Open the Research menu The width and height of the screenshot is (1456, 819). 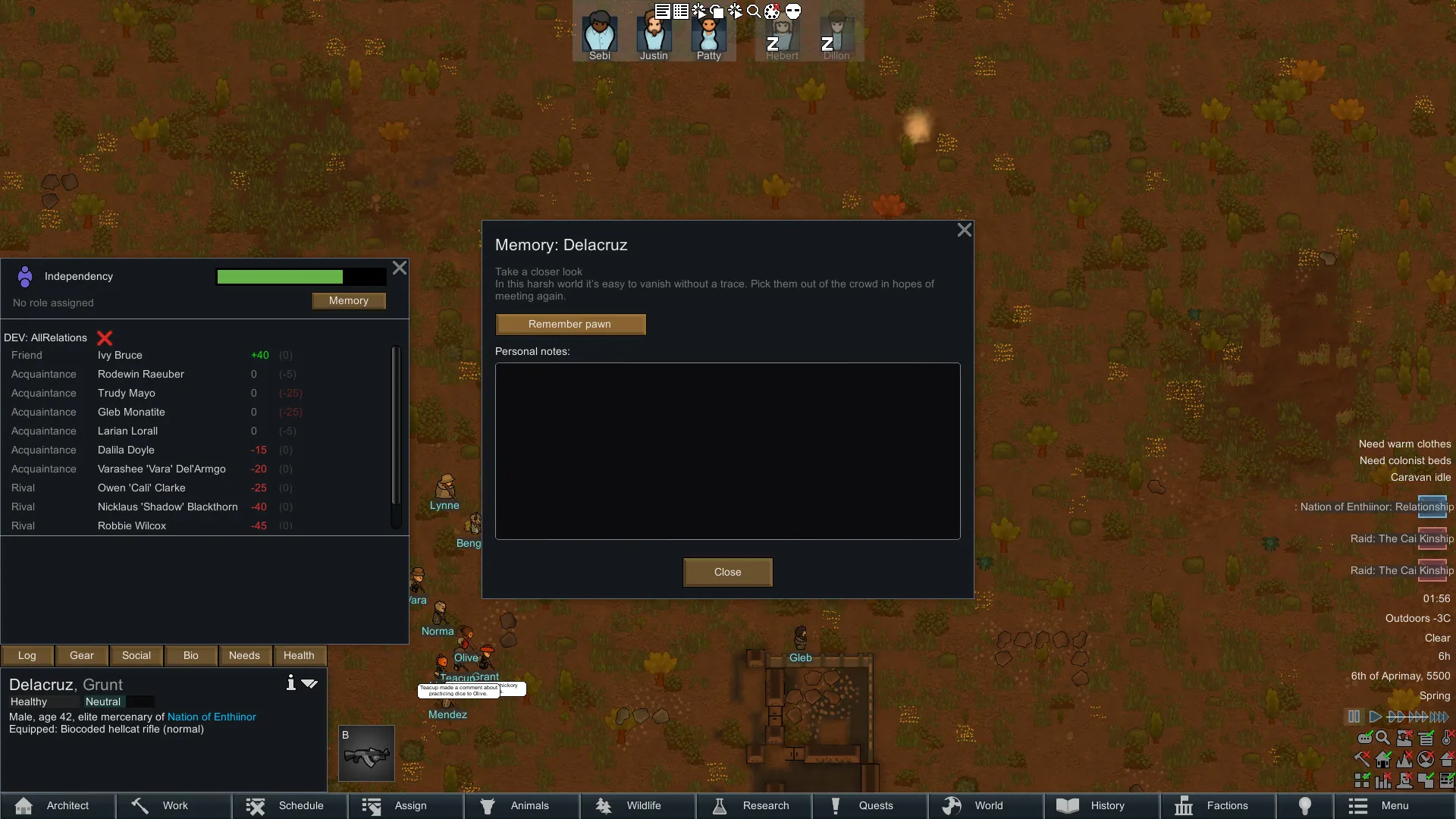pyautogui.click(x=753, y=805)
